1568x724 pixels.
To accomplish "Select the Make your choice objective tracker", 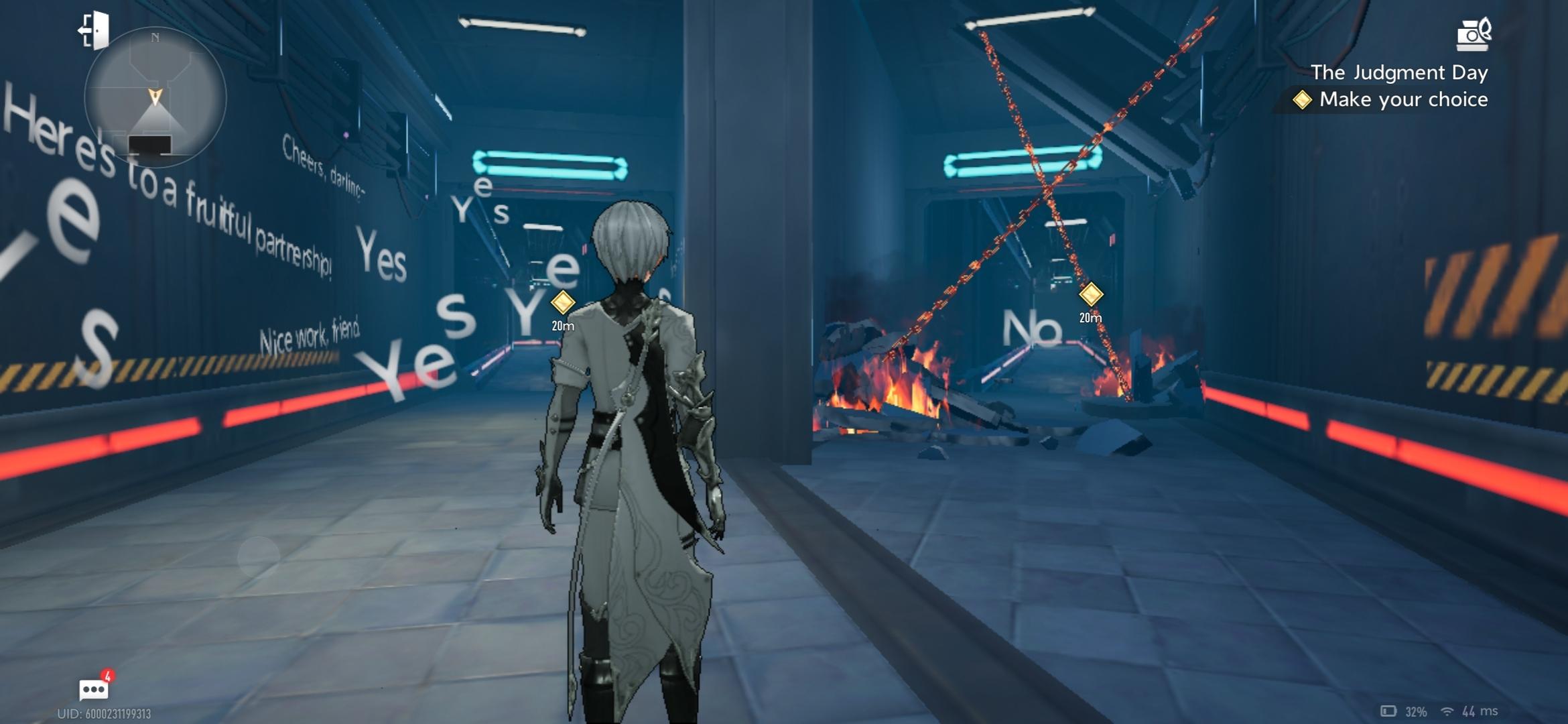I will click(1392, 100).
